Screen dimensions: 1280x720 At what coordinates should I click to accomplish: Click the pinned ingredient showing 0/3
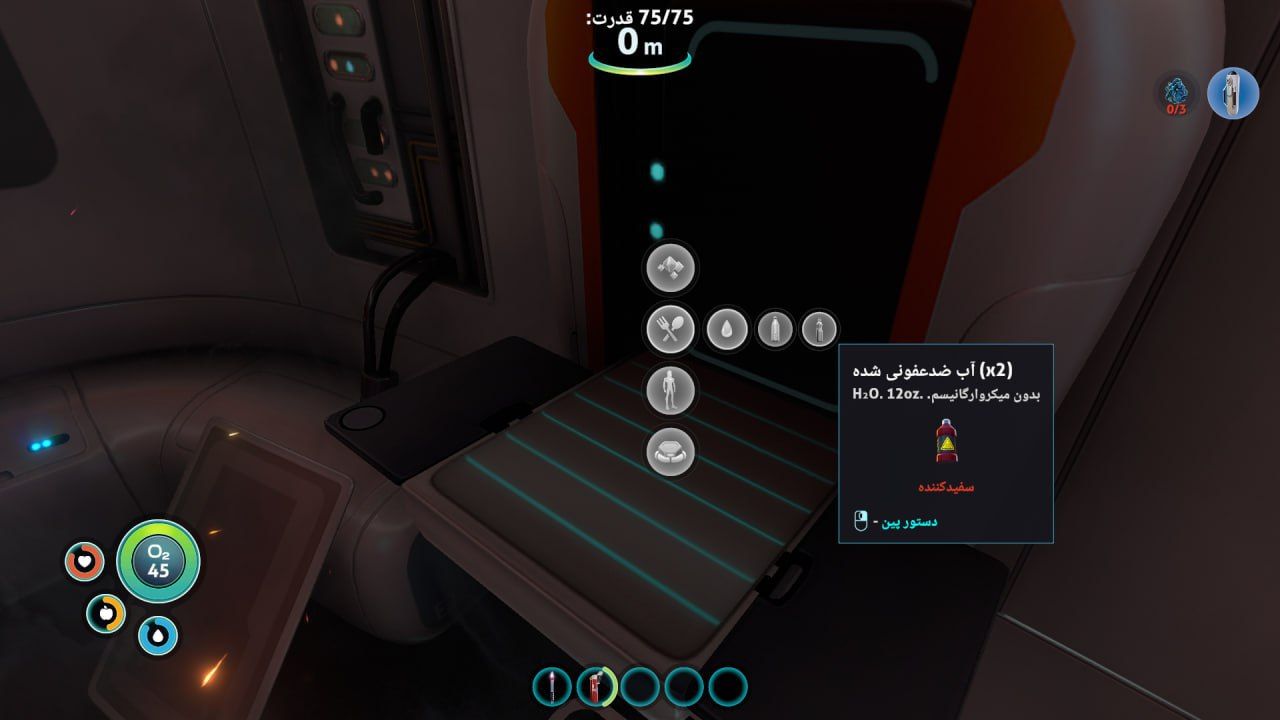[x=1176, y=93]
